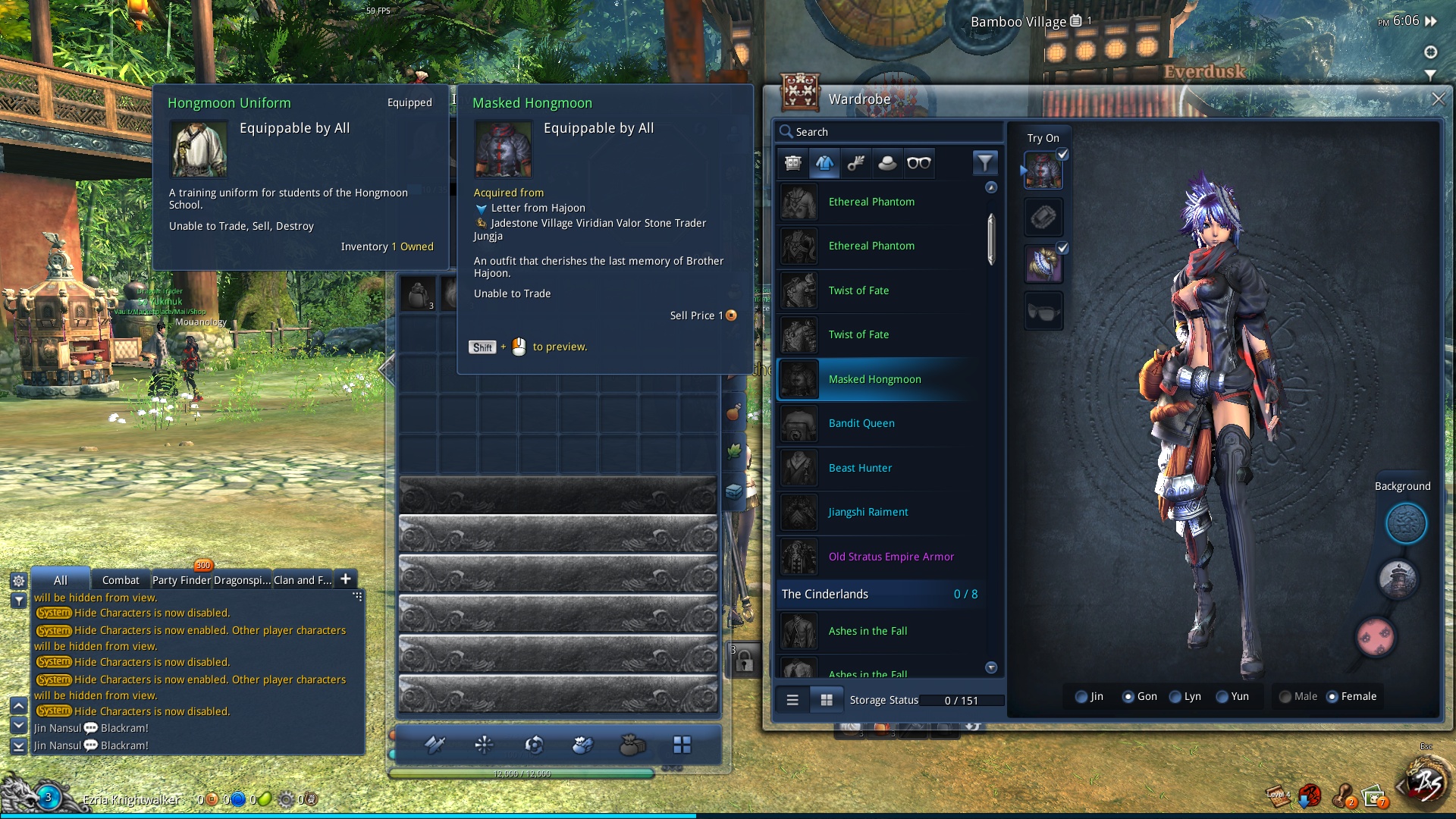This screenshot has height=819, width=1456.
Task: Switch to the glasses category tab
Action: (x=918, y=163)
